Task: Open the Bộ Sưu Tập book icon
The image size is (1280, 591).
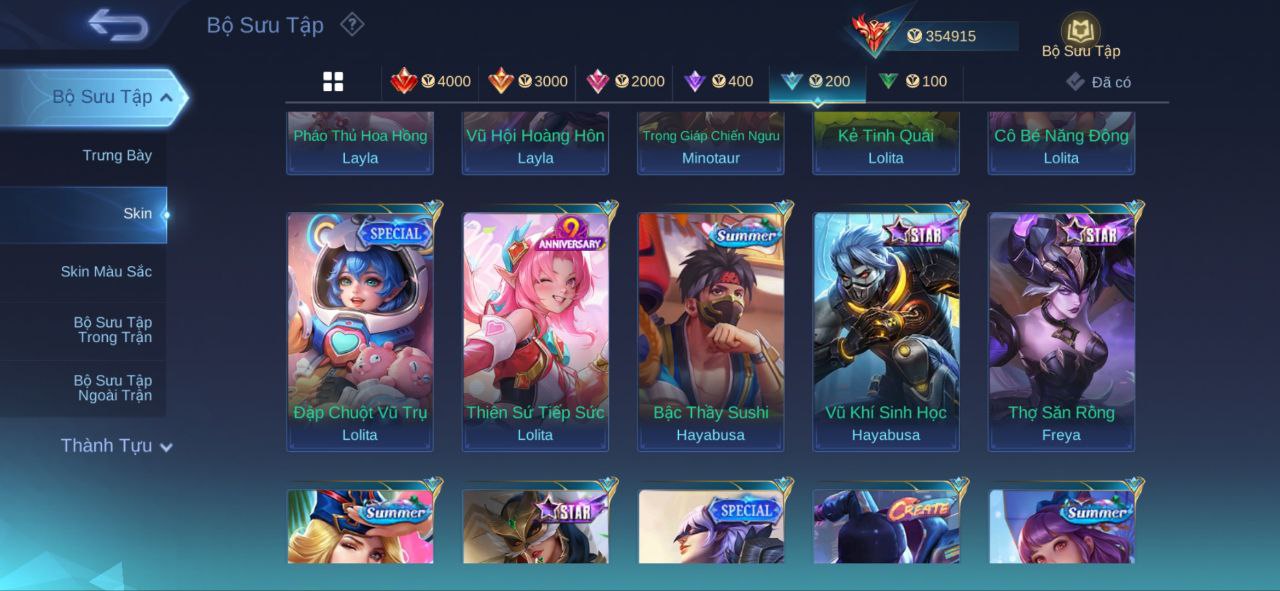Action: (x=1080, y=33)
